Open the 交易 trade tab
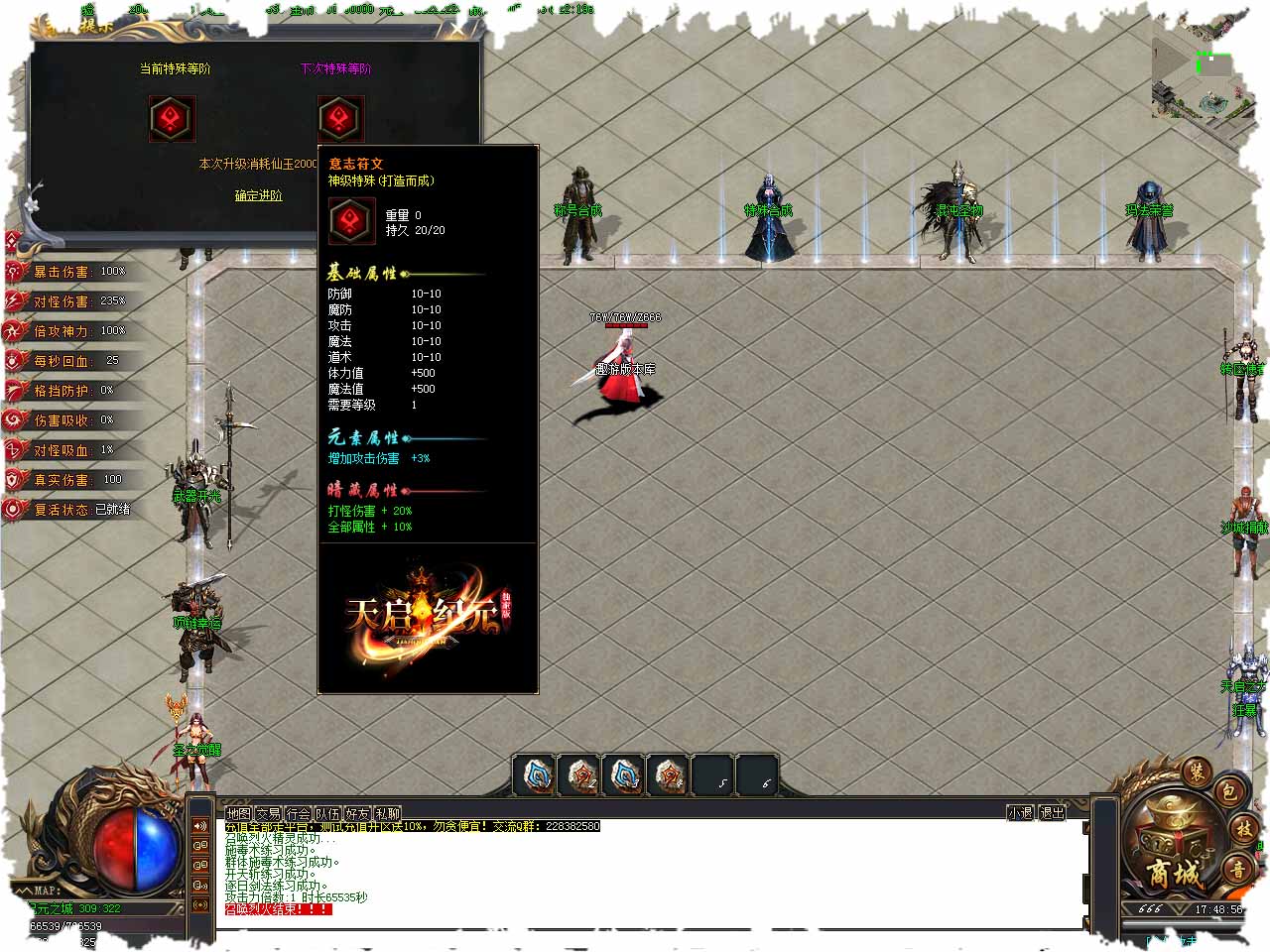This screenshot has width=1270, height=952. tap(268, 813)
